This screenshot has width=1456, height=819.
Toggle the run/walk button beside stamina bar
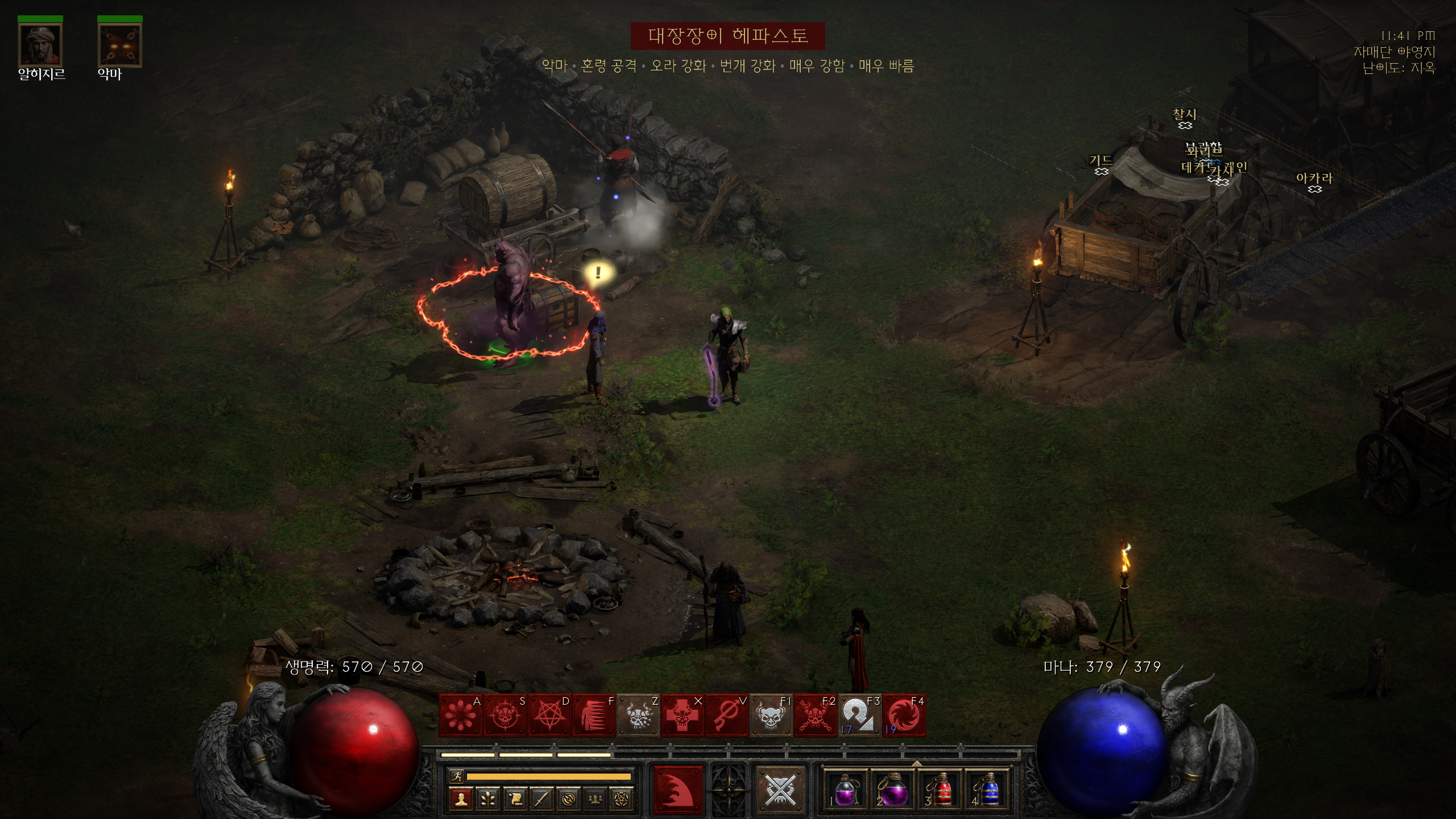point(457,776)
